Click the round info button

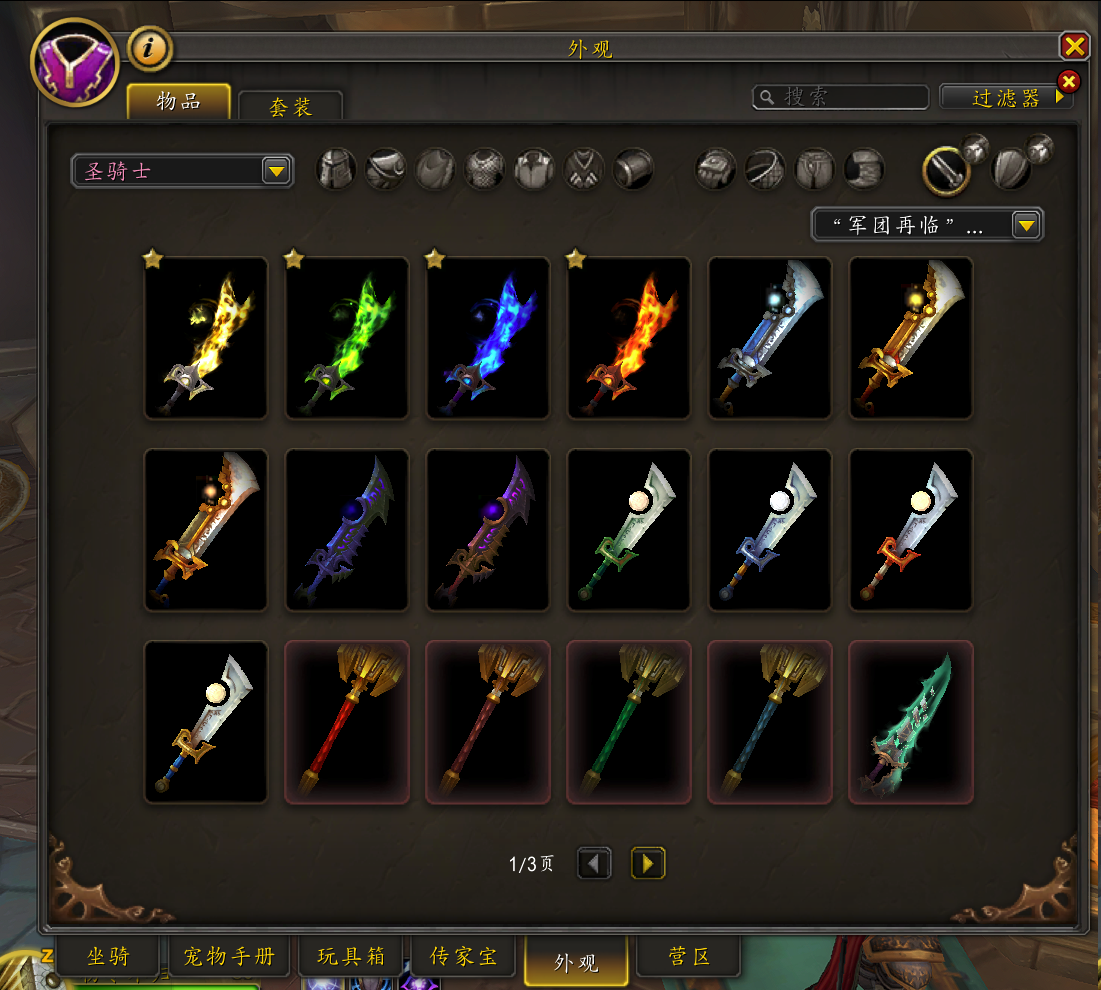coord(150,48)
